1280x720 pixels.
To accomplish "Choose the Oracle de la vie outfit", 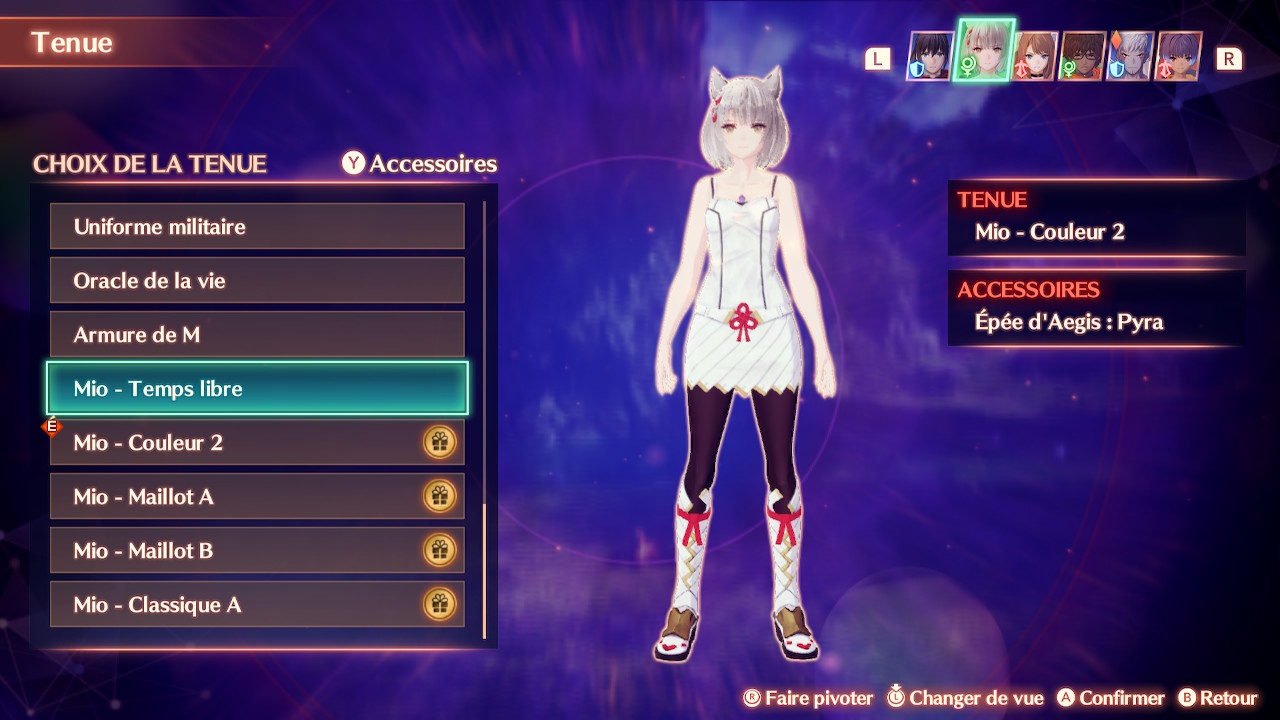I will coord(257,281).
